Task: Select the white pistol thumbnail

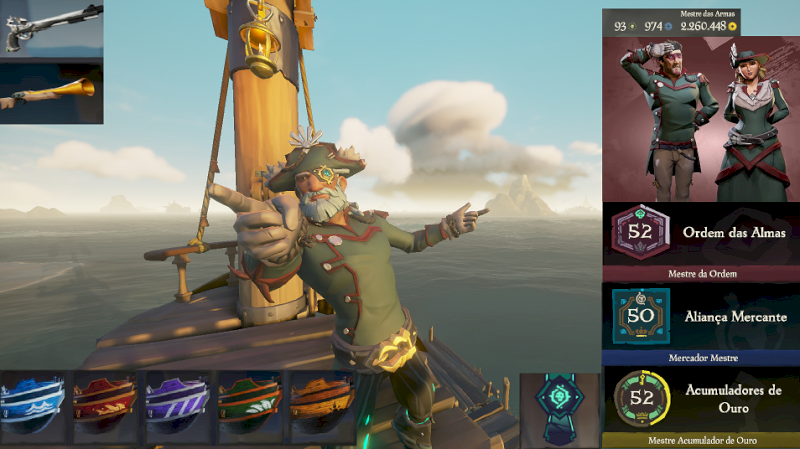Action: pos(51,29)
